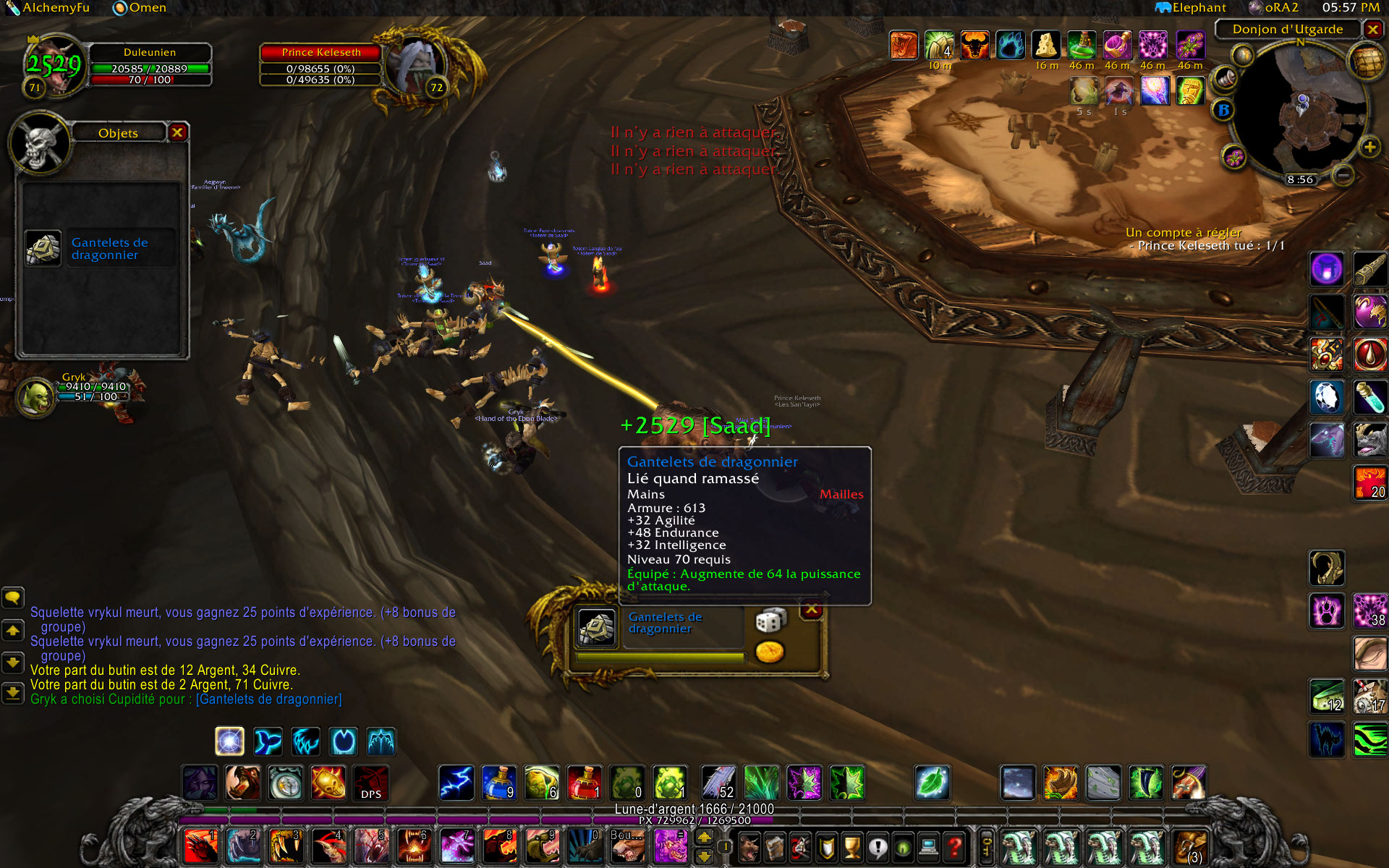Open the Gantelets de dragonnier chat link
The height and width of the screenshot is (868, 1389).
tap(268, 699)
